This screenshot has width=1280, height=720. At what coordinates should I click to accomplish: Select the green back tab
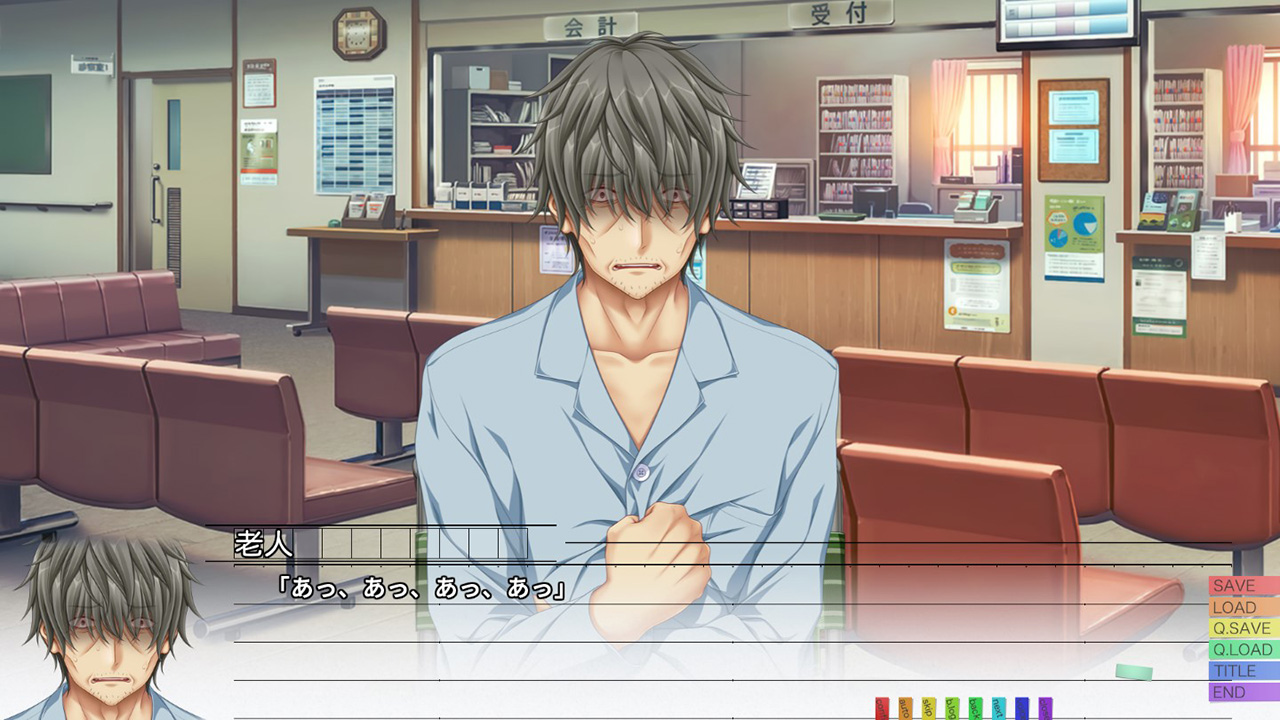click(975, 709)
